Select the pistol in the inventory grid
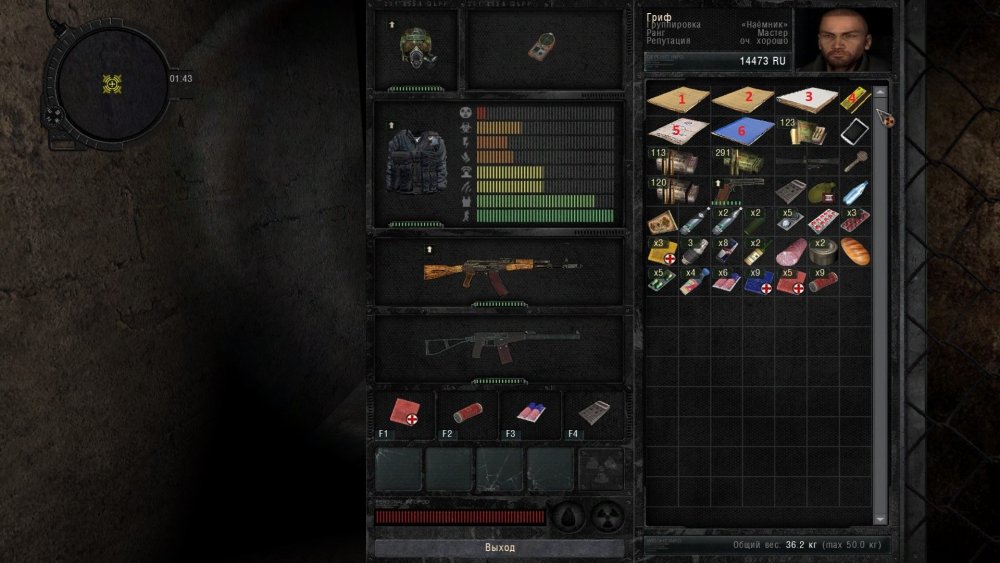The image size is (1000, 563). 742,190
